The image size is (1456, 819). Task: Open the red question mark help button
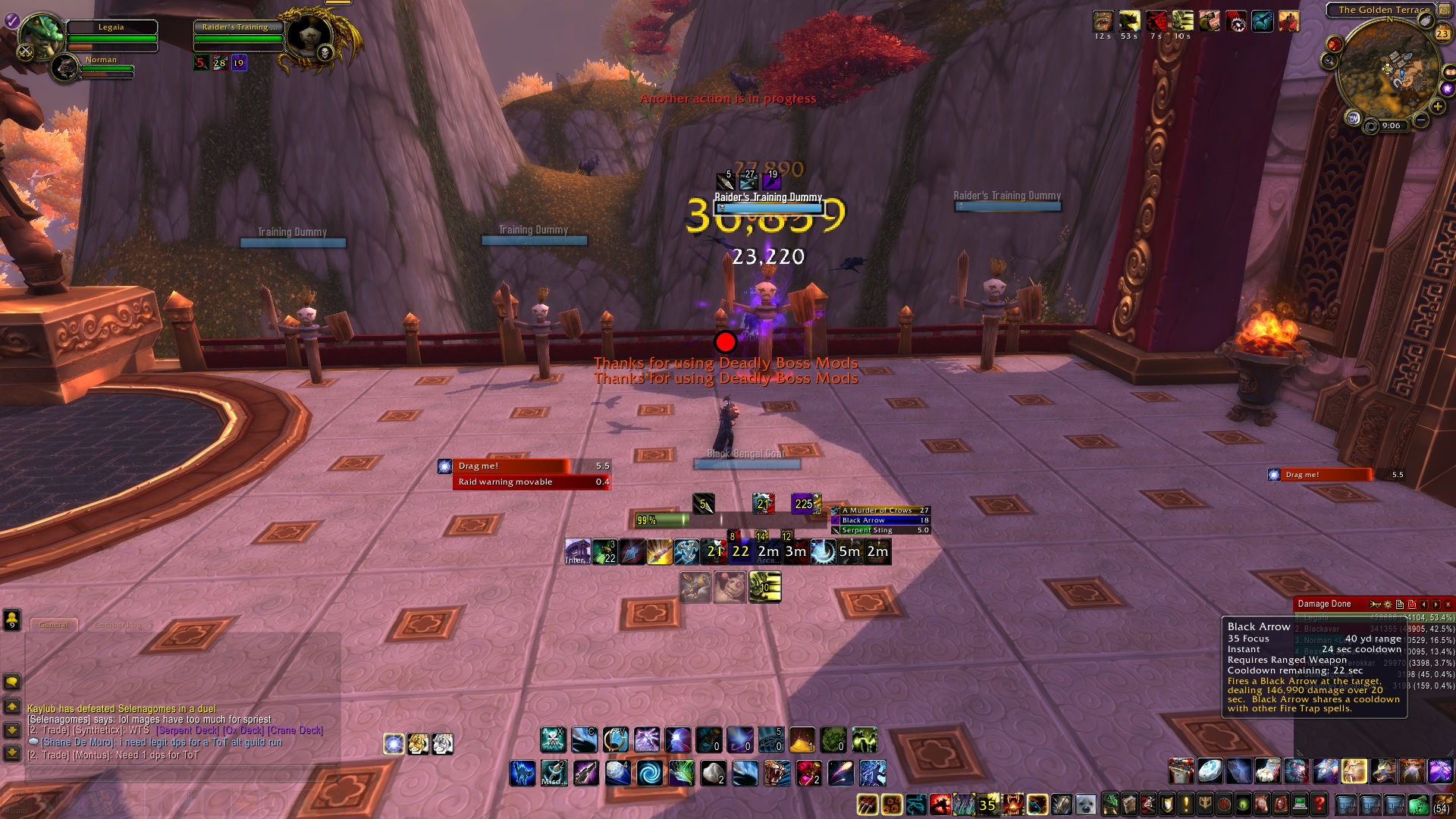click(1319, 805)
